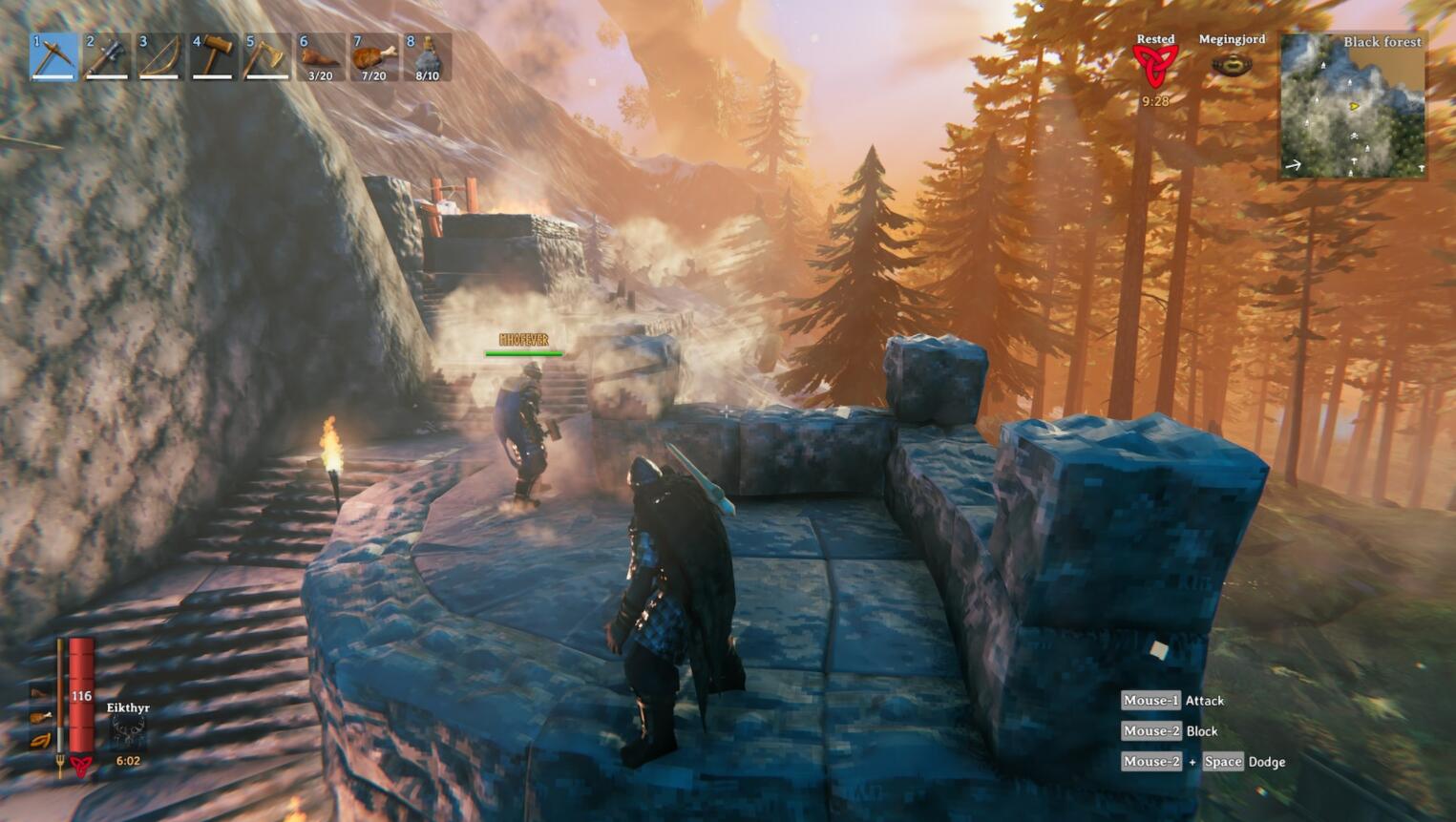Eat the drumstick in hotbar slot 7
The width and height of the screenshot is (1456, 822).
[373, 57]
